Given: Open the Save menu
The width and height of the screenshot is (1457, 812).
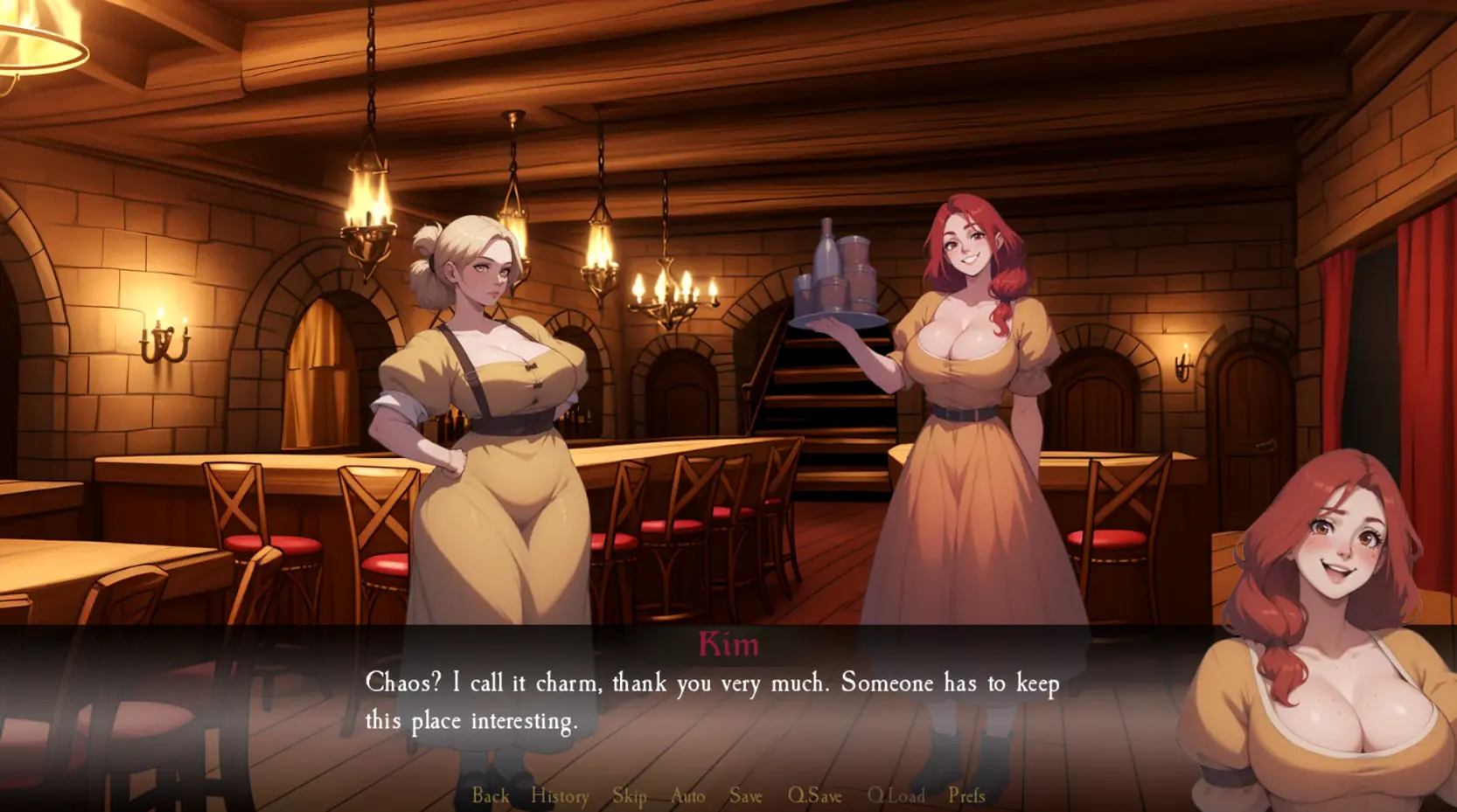Looking at the screenshot, I should pos(746,795).
